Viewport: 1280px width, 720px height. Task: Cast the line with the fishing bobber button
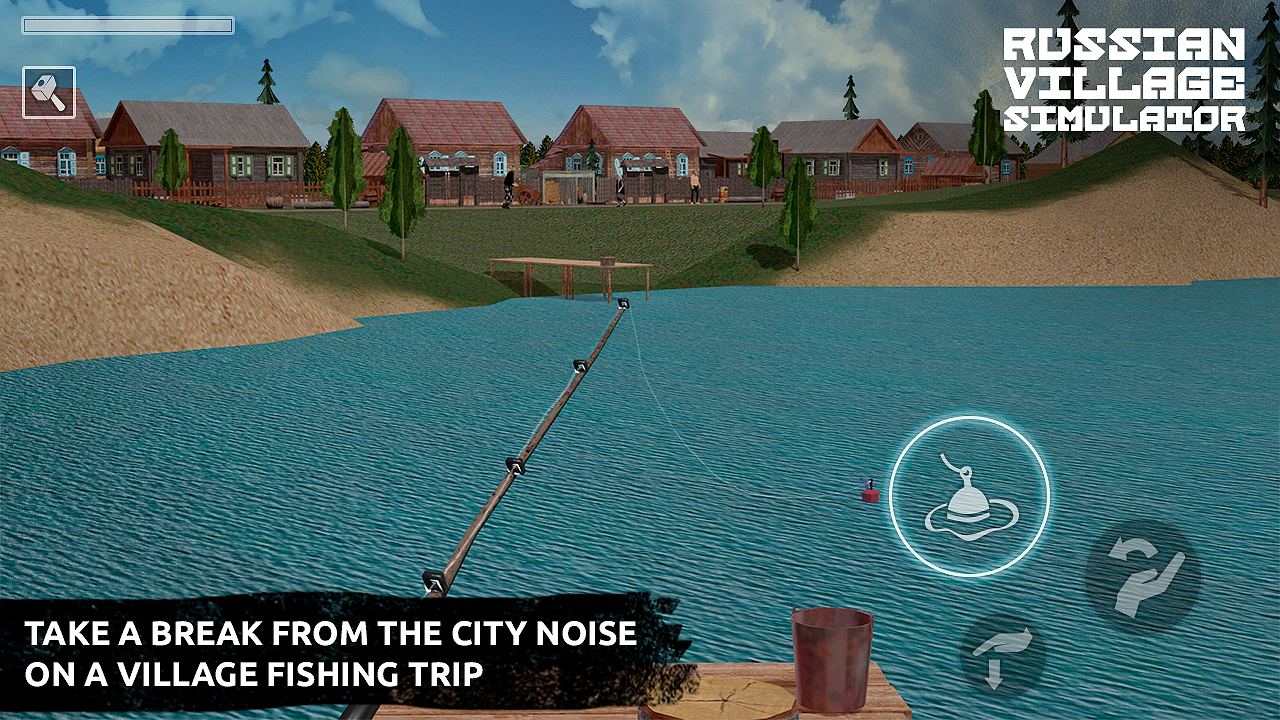click(968, 495)
